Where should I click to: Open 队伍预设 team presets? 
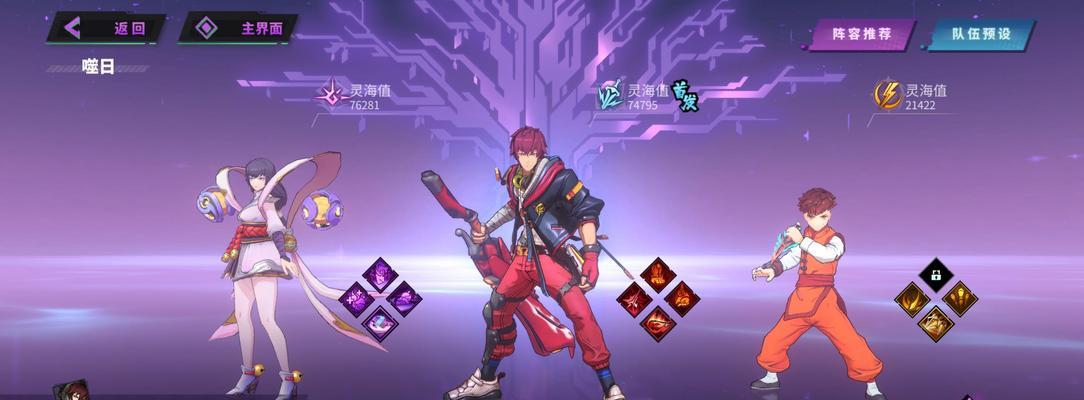coord(980,34)
